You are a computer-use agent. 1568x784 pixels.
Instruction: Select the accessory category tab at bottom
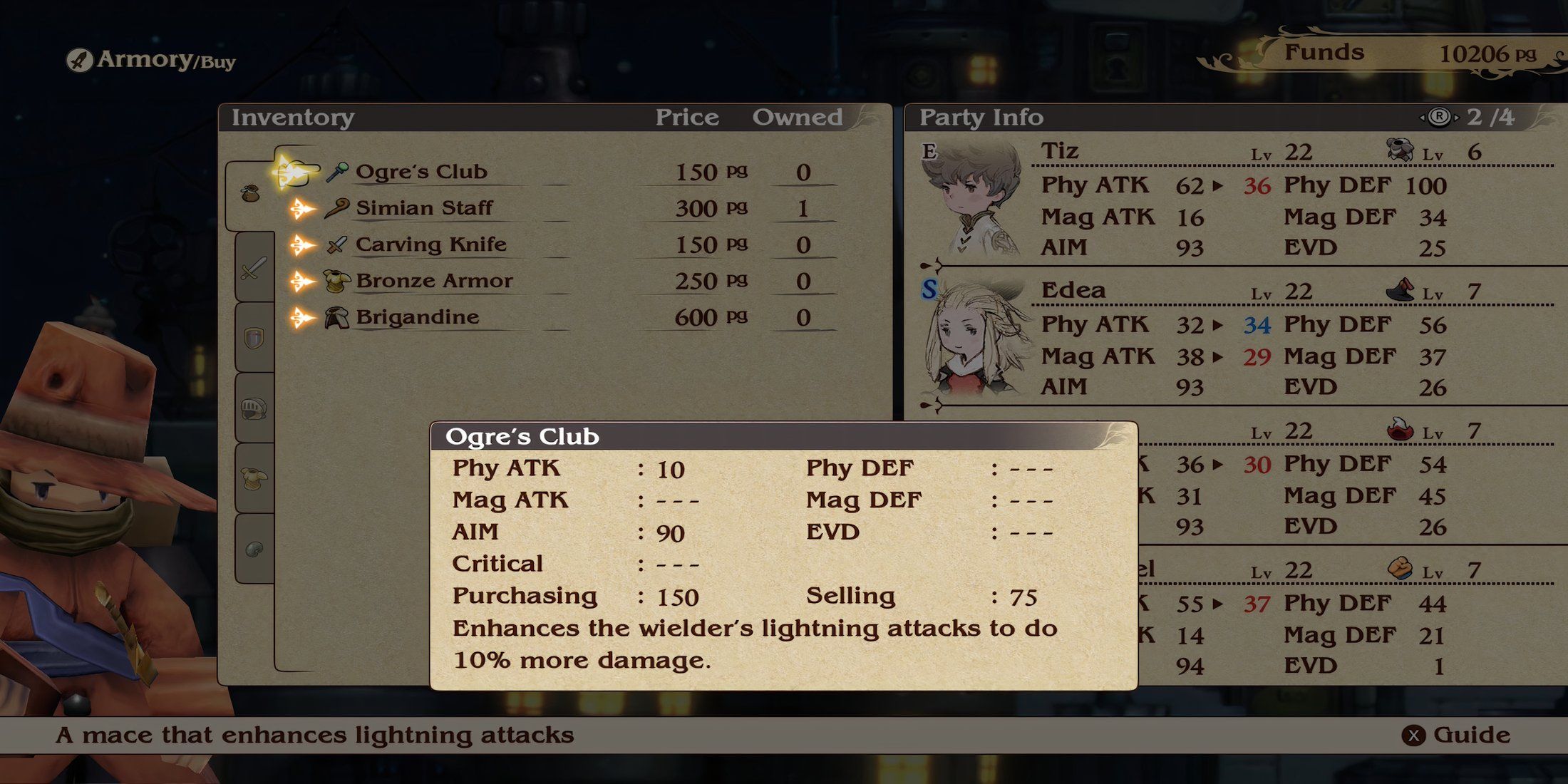[254, 546]
